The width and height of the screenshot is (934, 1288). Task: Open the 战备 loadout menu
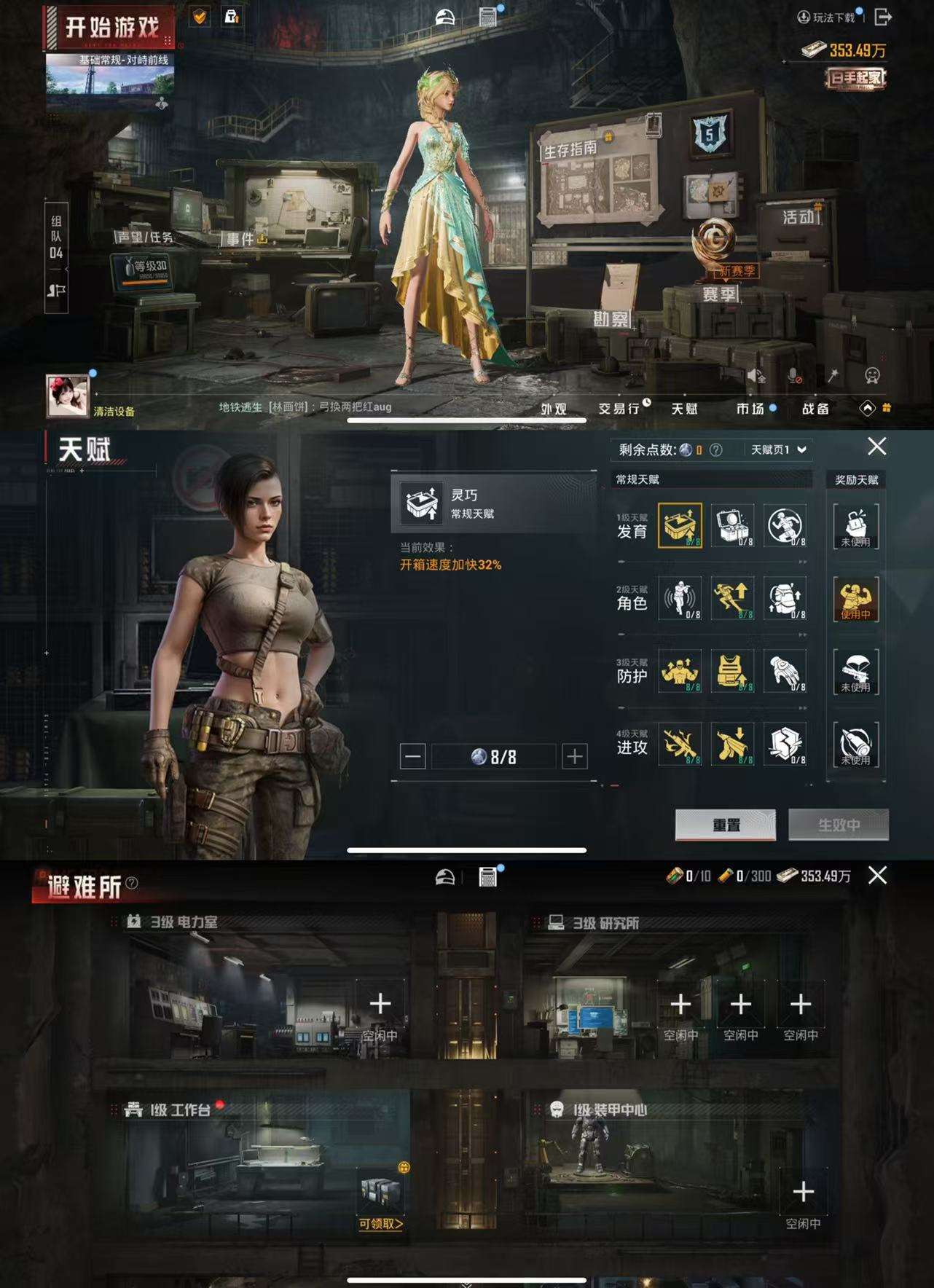(815, 409)
